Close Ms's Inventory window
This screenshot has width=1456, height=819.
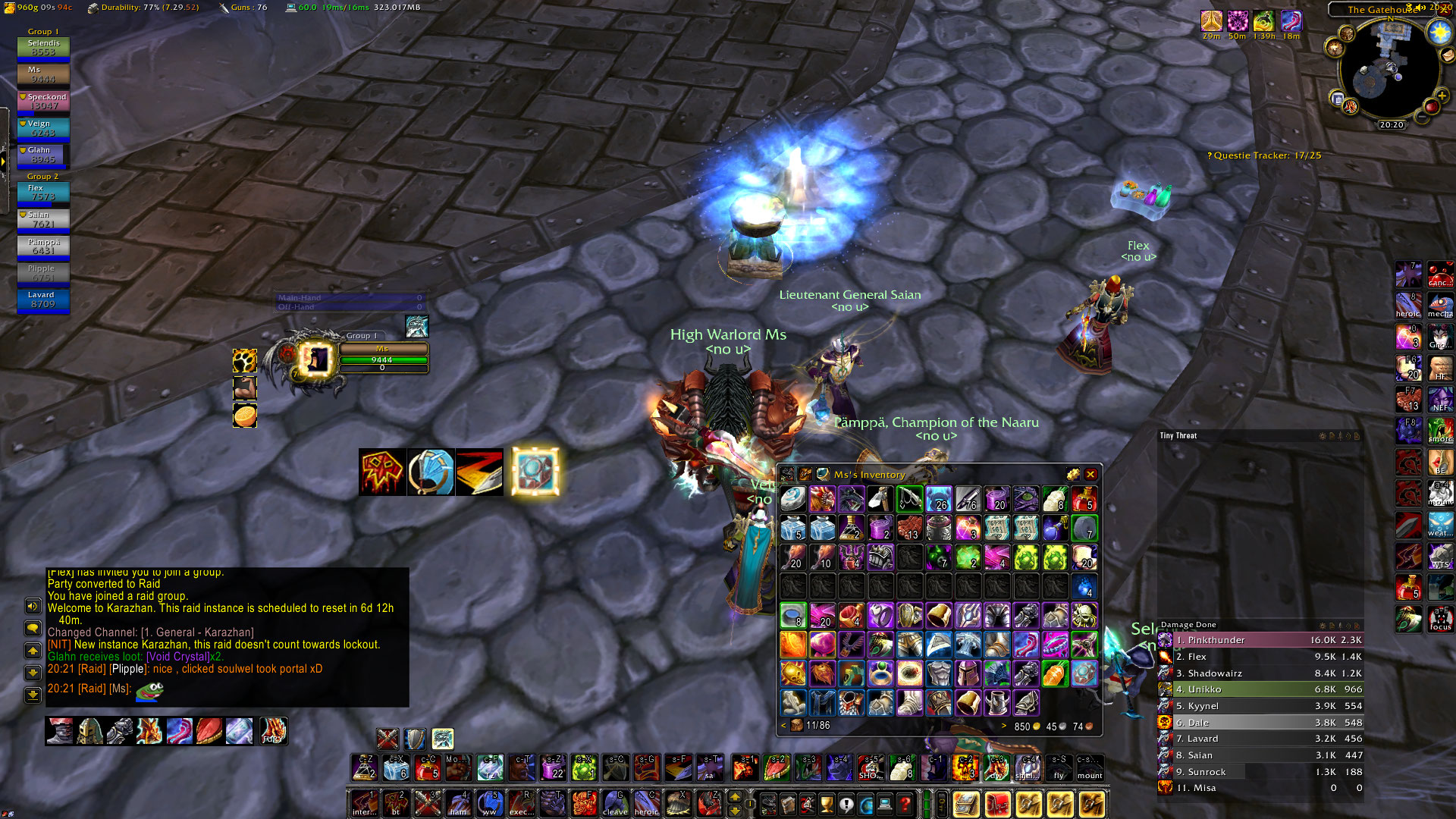click(1090, 475)
